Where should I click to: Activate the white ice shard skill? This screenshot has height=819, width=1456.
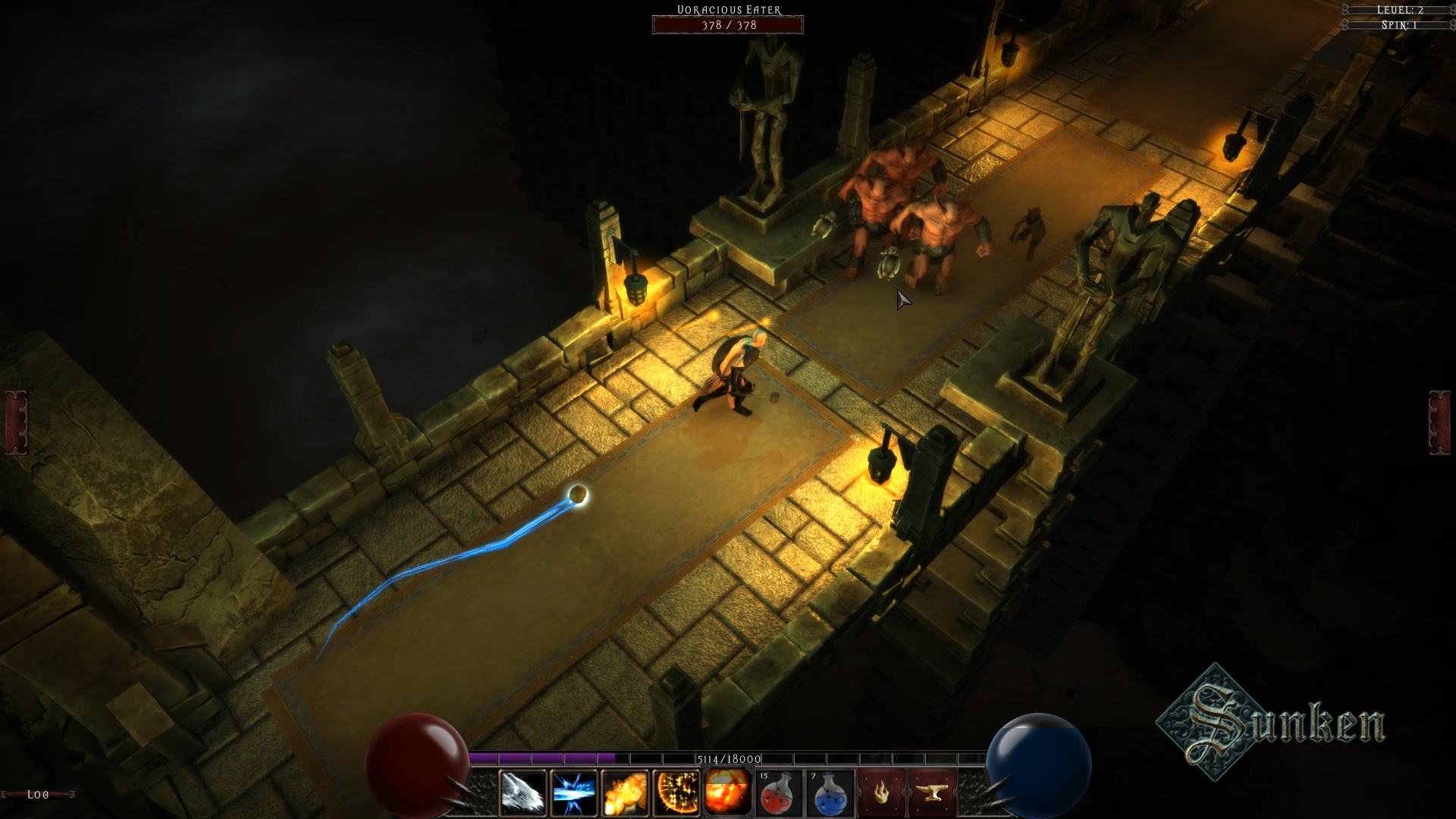(x=523, y=793)
